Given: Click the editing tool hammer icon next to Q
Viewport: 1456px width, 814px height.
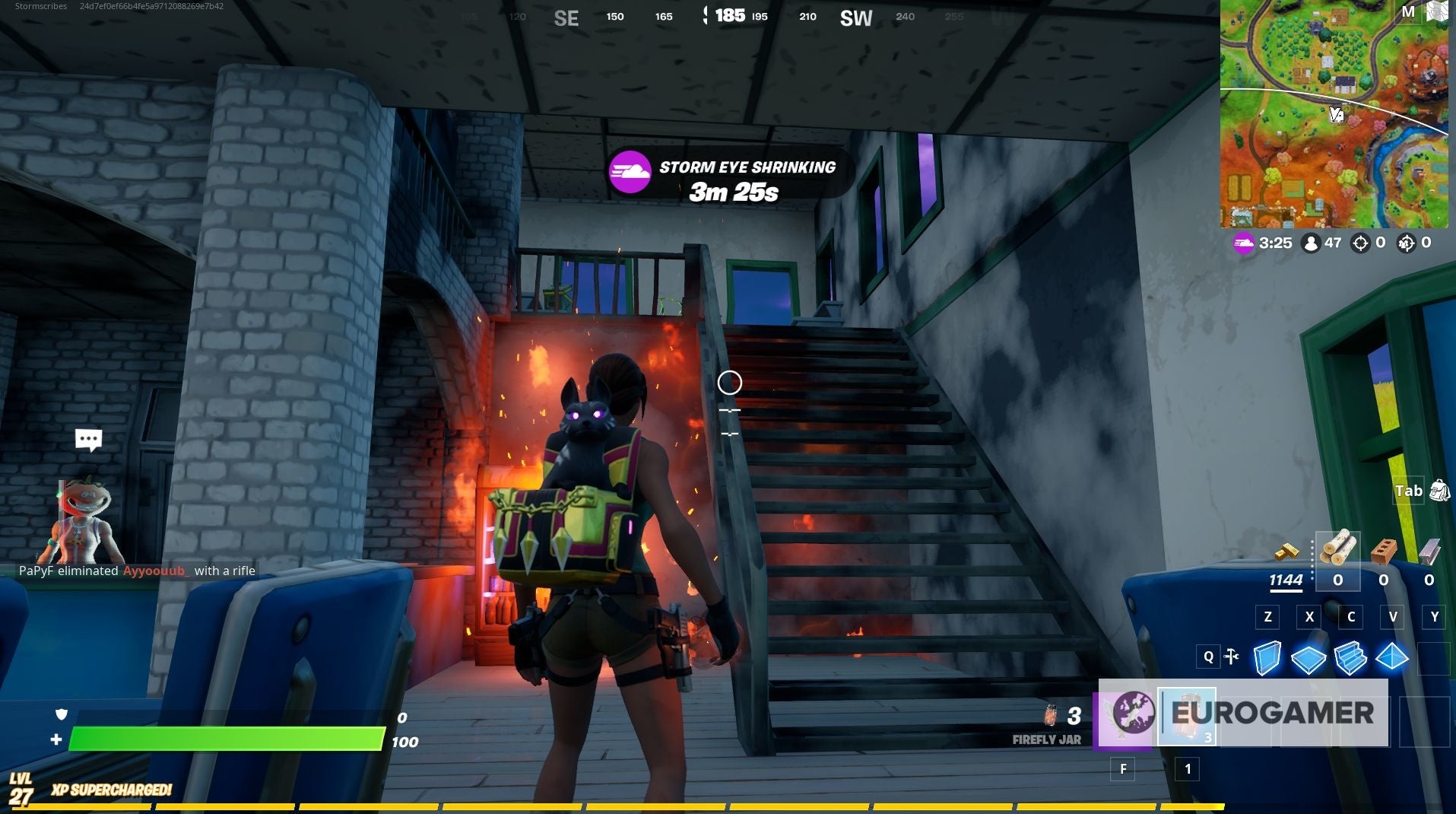Looking at the screenshot, I should click(x=1232, y=656).
